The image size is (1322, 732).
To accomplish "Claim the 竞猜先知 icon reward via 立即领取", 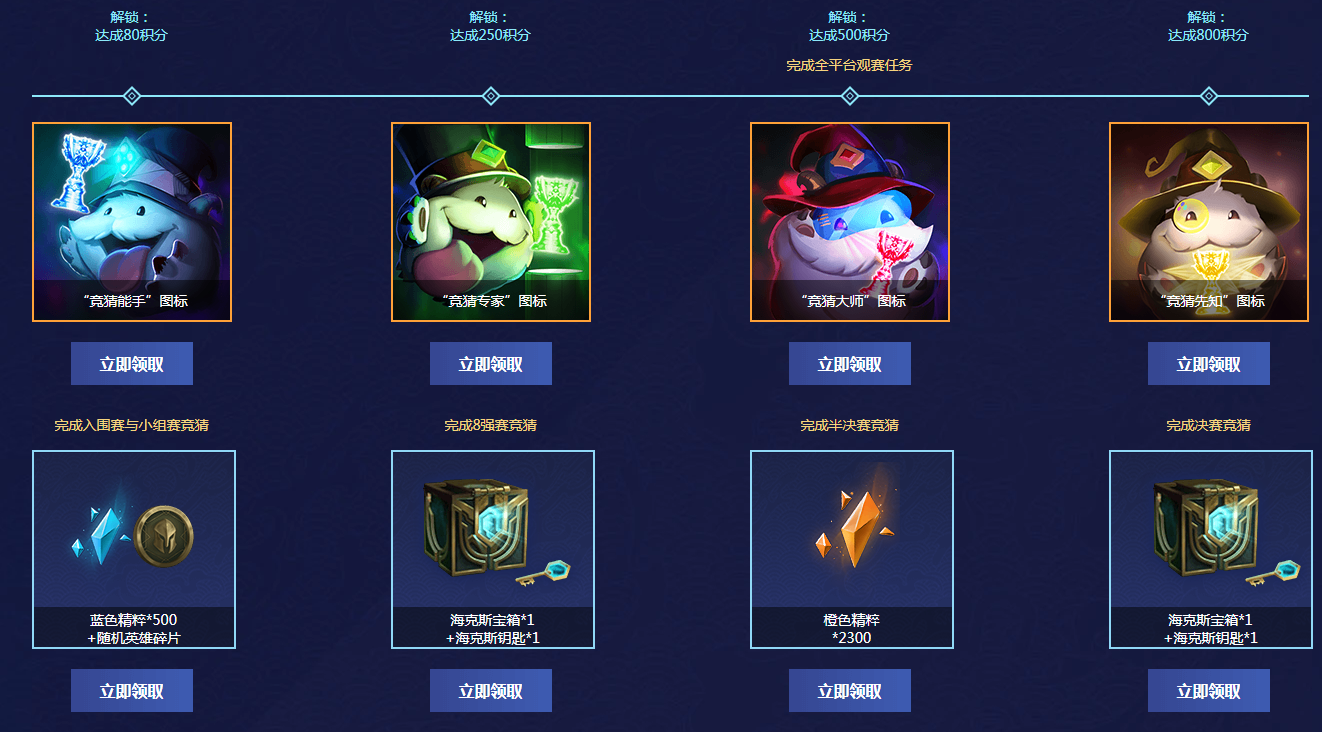I will [x=1208, y=364].
